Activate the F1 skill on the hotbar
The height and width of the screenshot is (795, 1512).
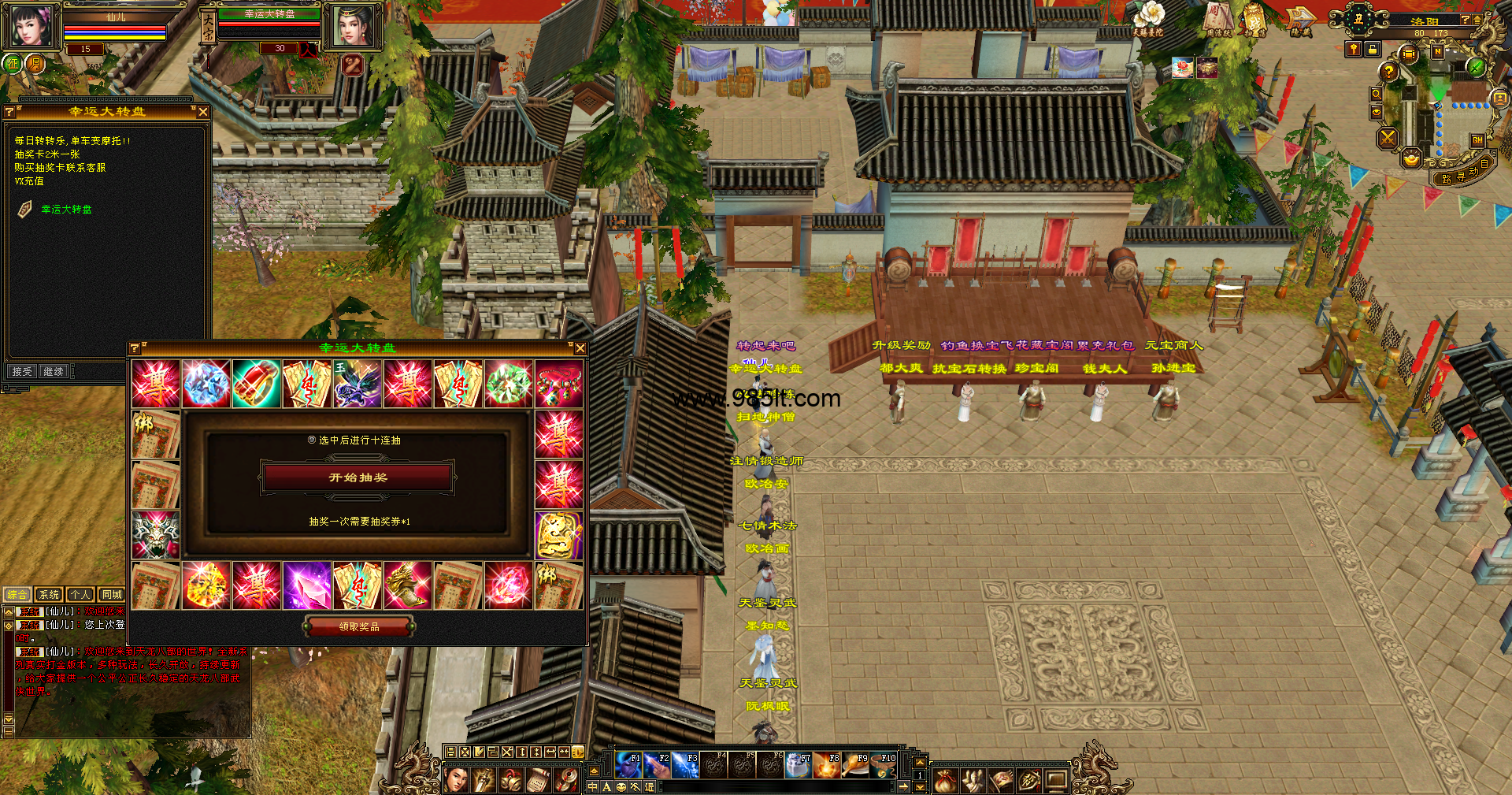tap(628, 764)
